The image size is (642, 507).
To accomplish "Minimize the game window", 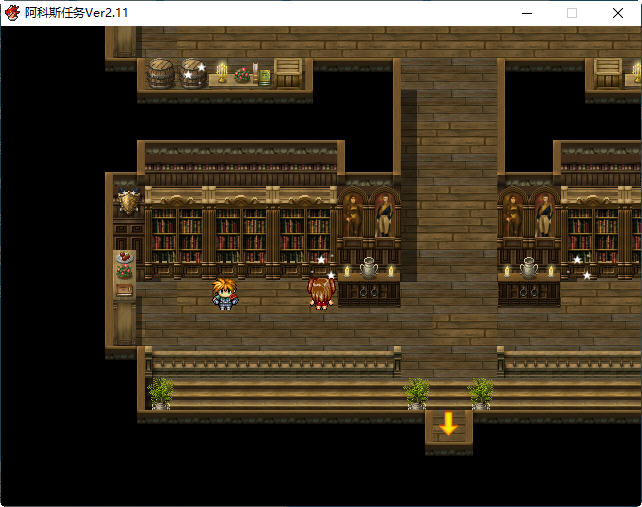I will pyautogui.click(x=526, y=13).
